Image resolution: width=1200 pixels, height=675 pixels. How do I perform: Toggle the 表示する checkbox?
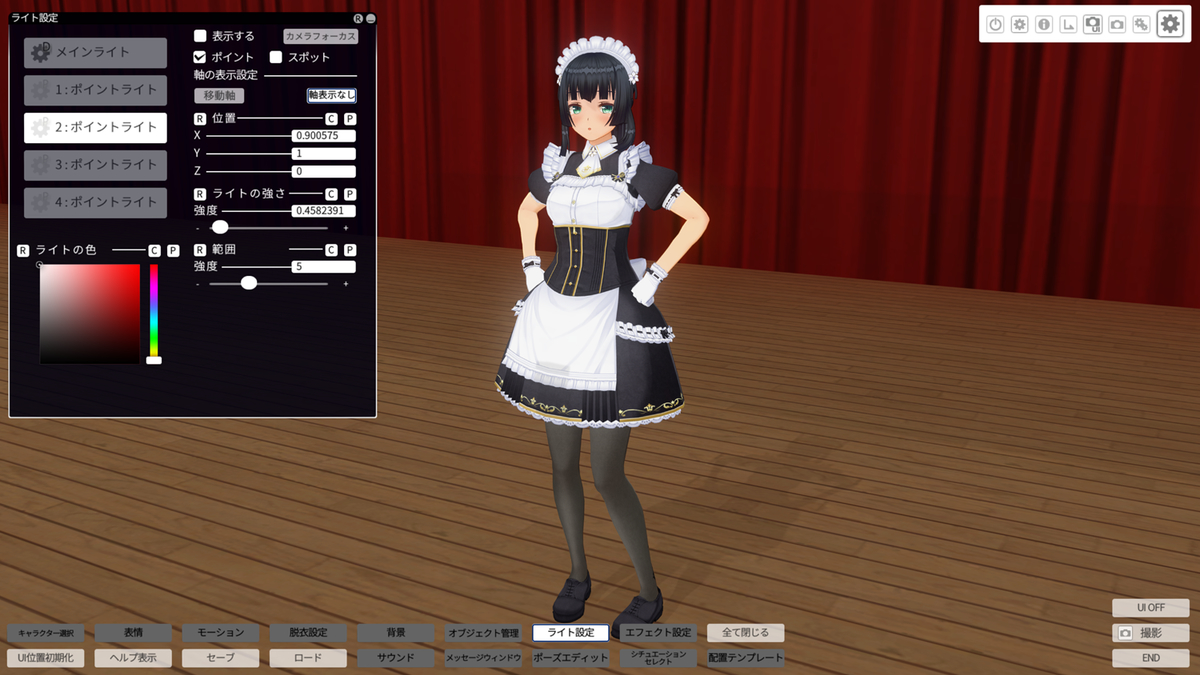tap(200, 36)
